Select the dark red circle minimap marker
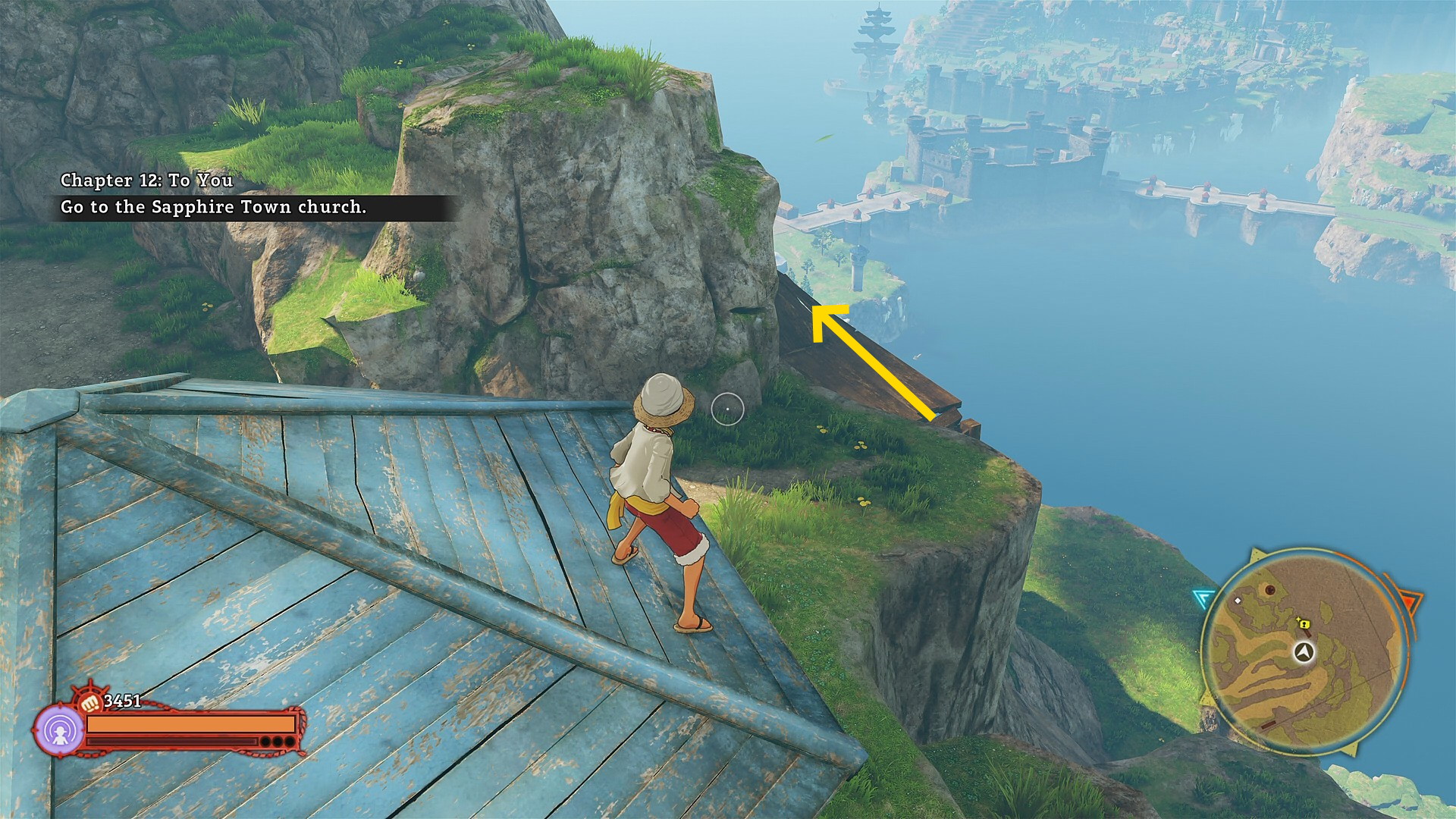 click(1269, 590)
